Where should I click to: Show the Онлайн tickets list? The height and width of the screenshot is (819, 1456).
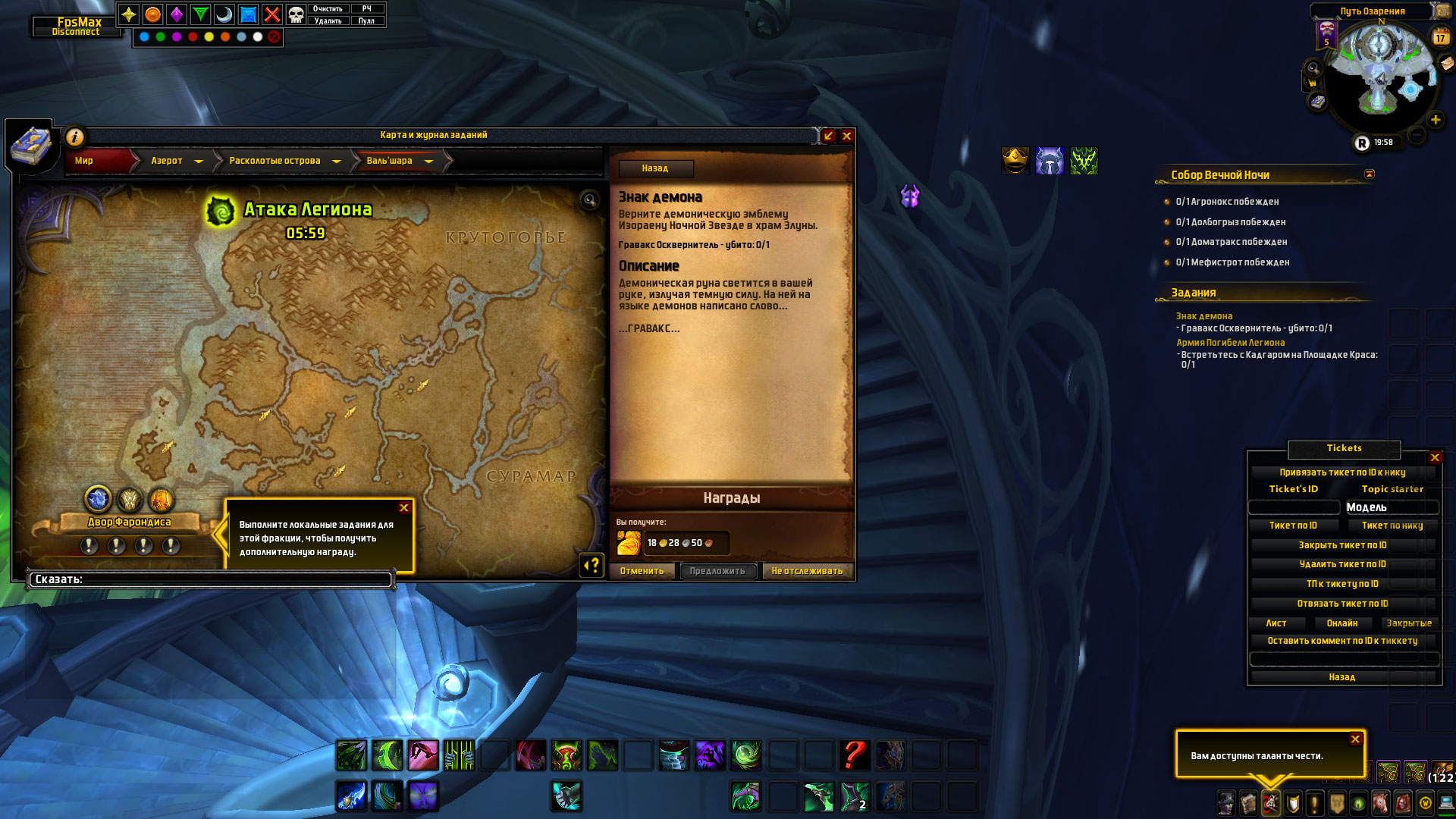tap(1342, 623)
